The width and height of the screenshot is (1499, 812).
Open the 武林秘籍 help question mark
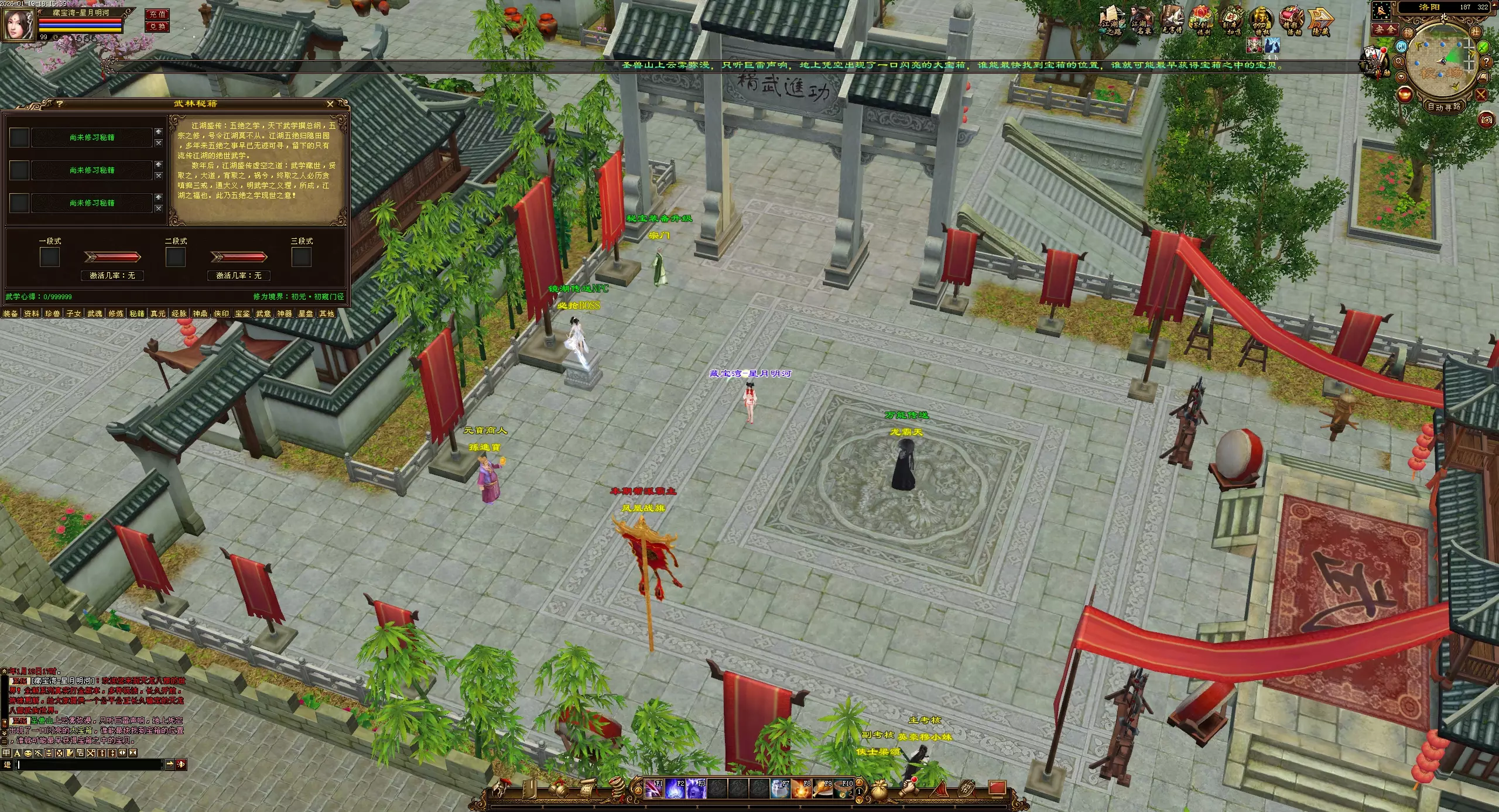pos(59,104)
